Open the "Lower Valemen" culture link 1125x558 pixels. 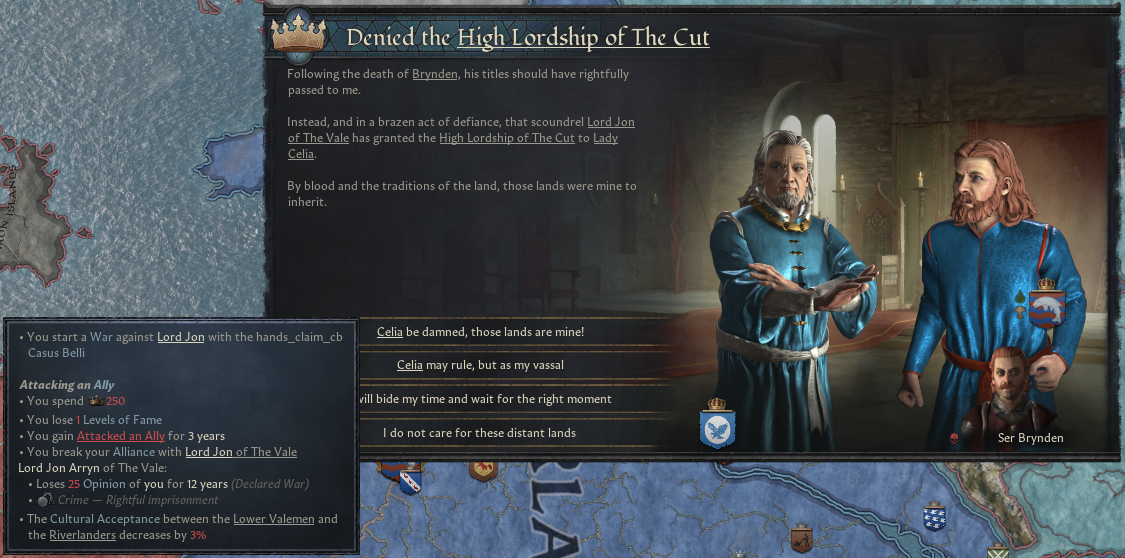[x=271, y=519]
